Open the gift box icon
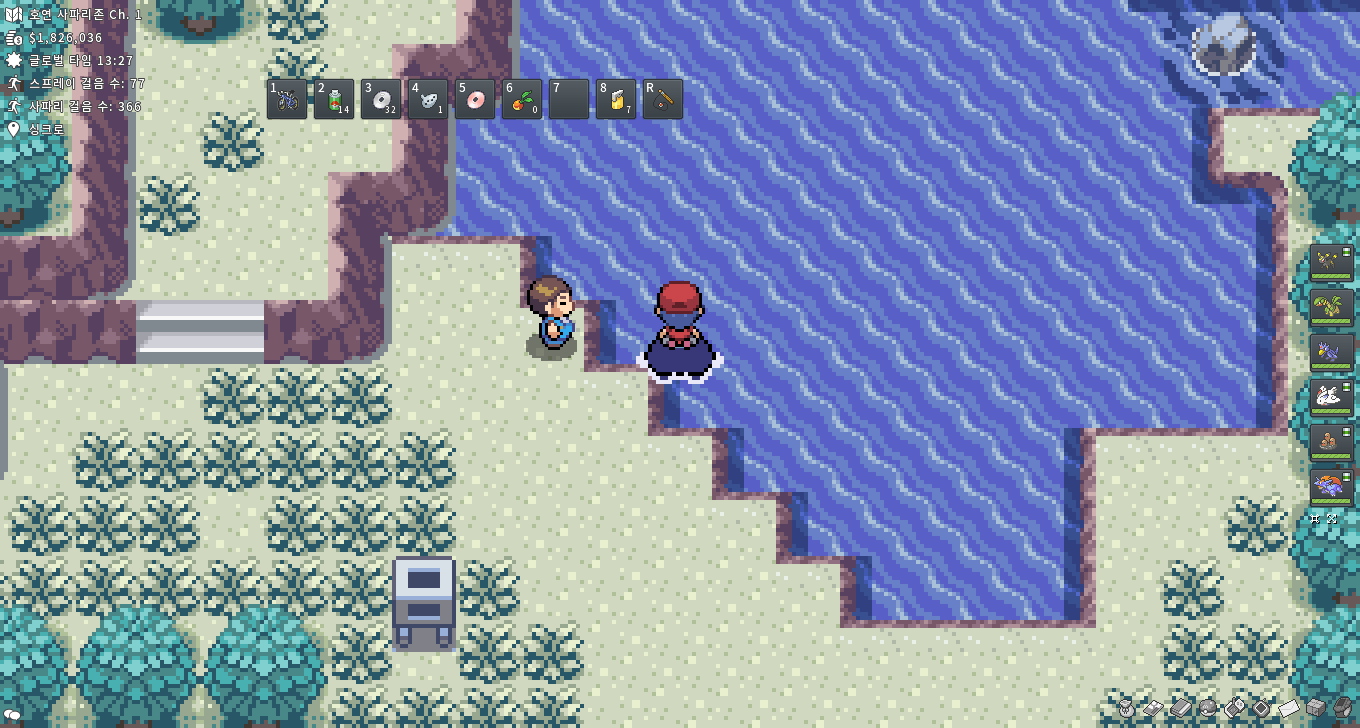 (x=1316, y=708)
